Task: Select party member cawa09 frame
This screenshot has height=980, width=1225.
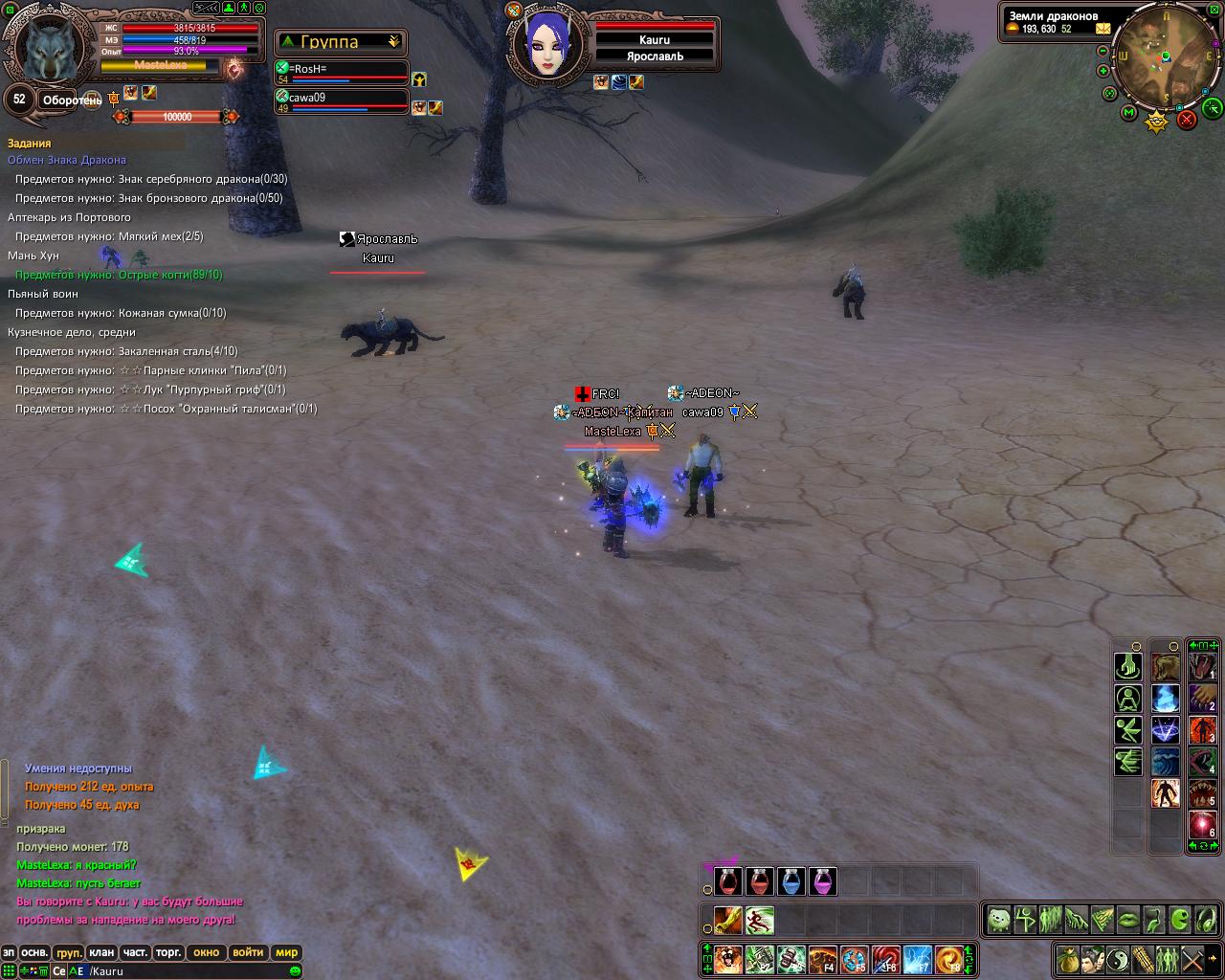Action: point(342,101)
